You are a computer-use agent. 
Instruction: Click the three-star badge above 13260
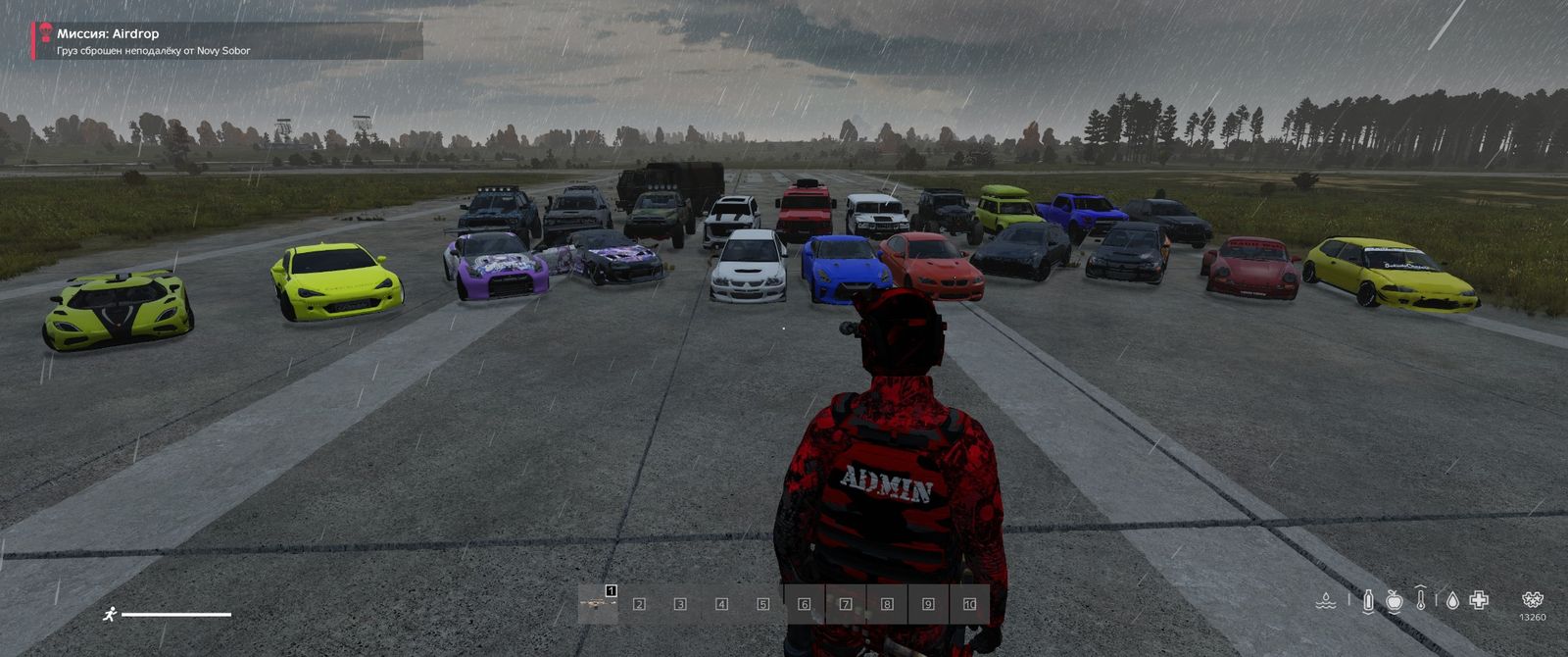(x=1533, y=599)
